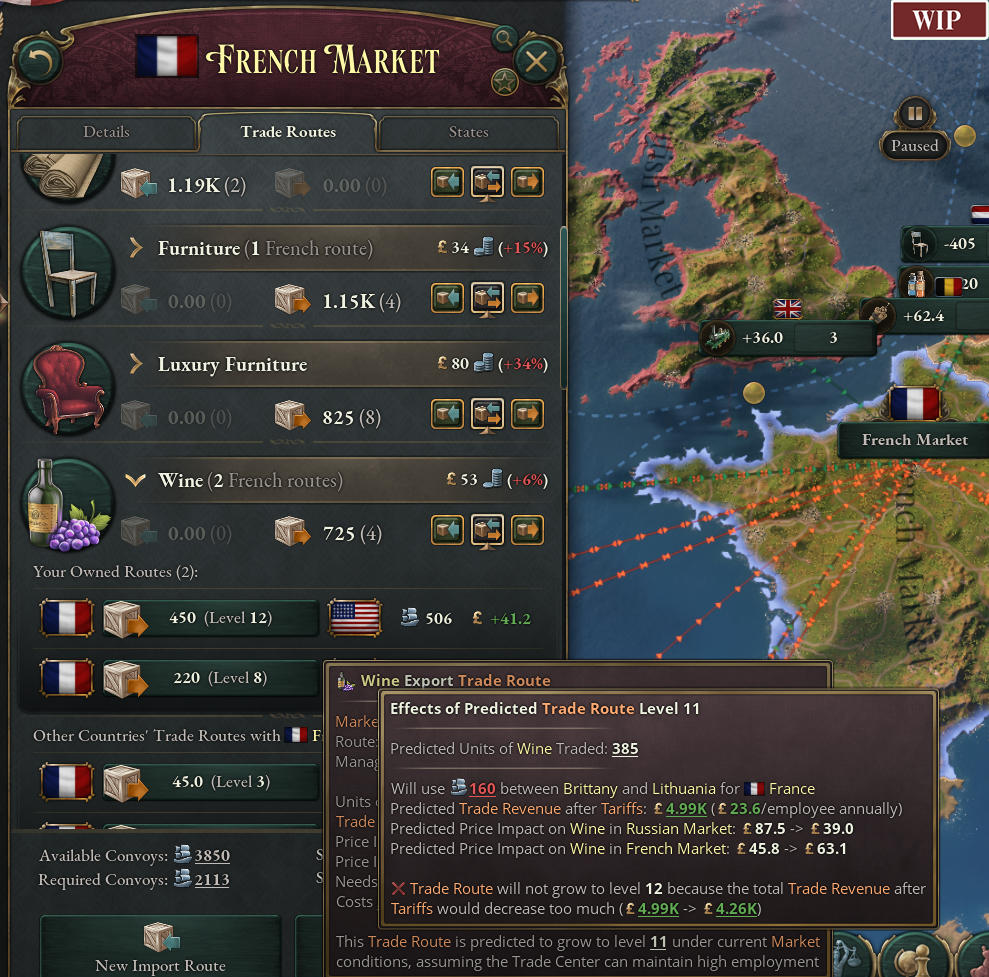989x977 pixels.
Task: Click the Available Convoys 3850 link
Action: point(211,856)
